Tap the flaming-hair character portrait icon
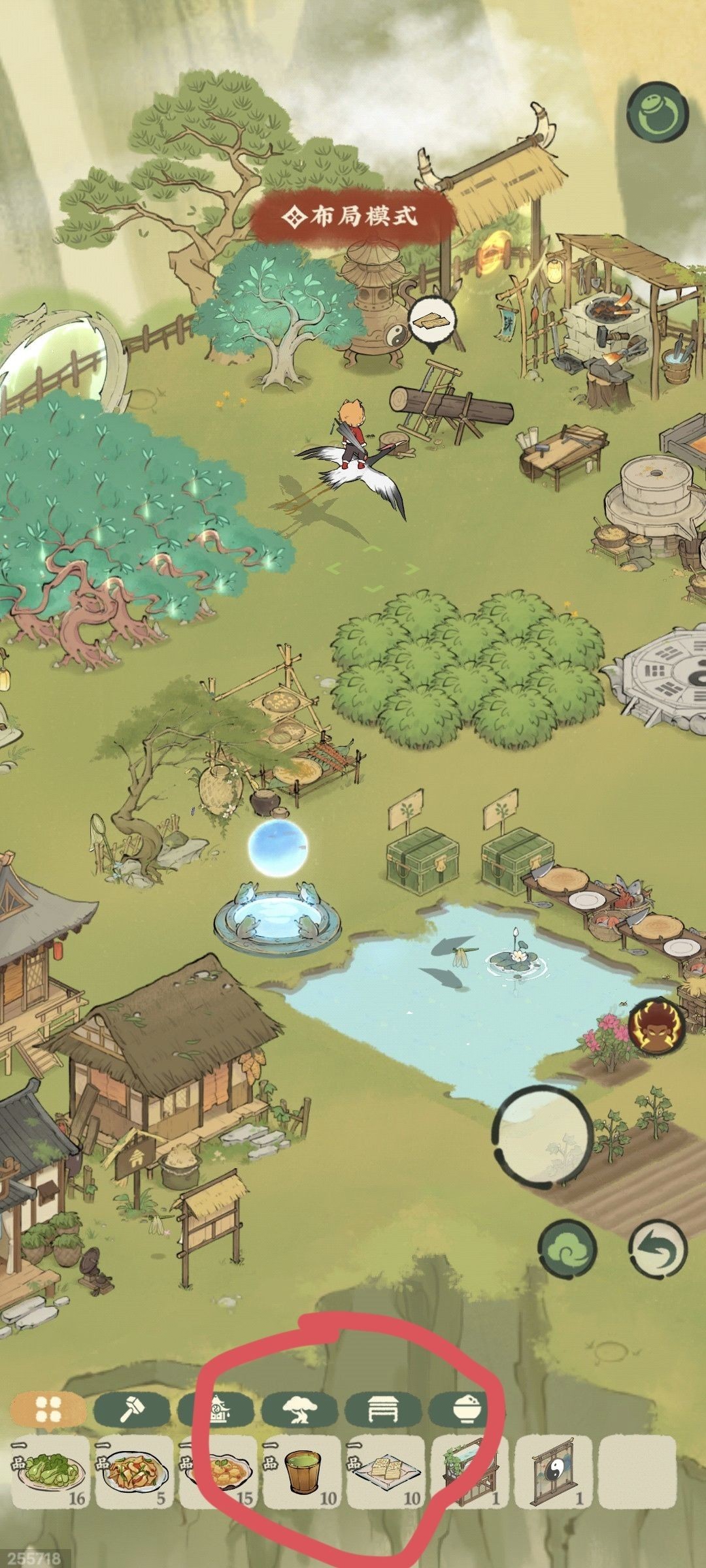Screen dimensions: 706x1568 (658, 1024)
